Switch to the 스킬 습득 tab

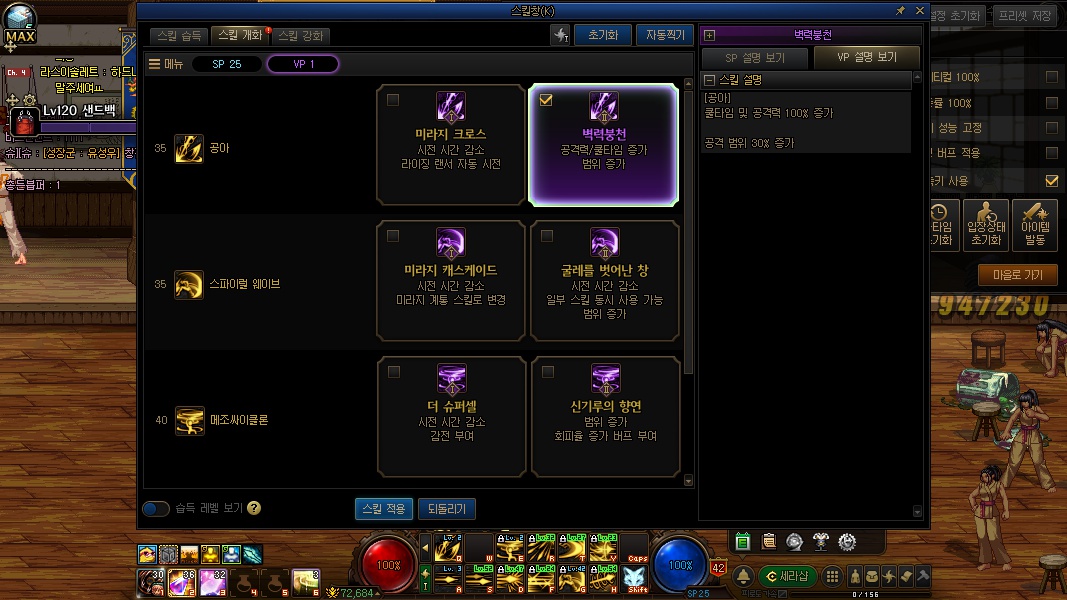point(180,35)
